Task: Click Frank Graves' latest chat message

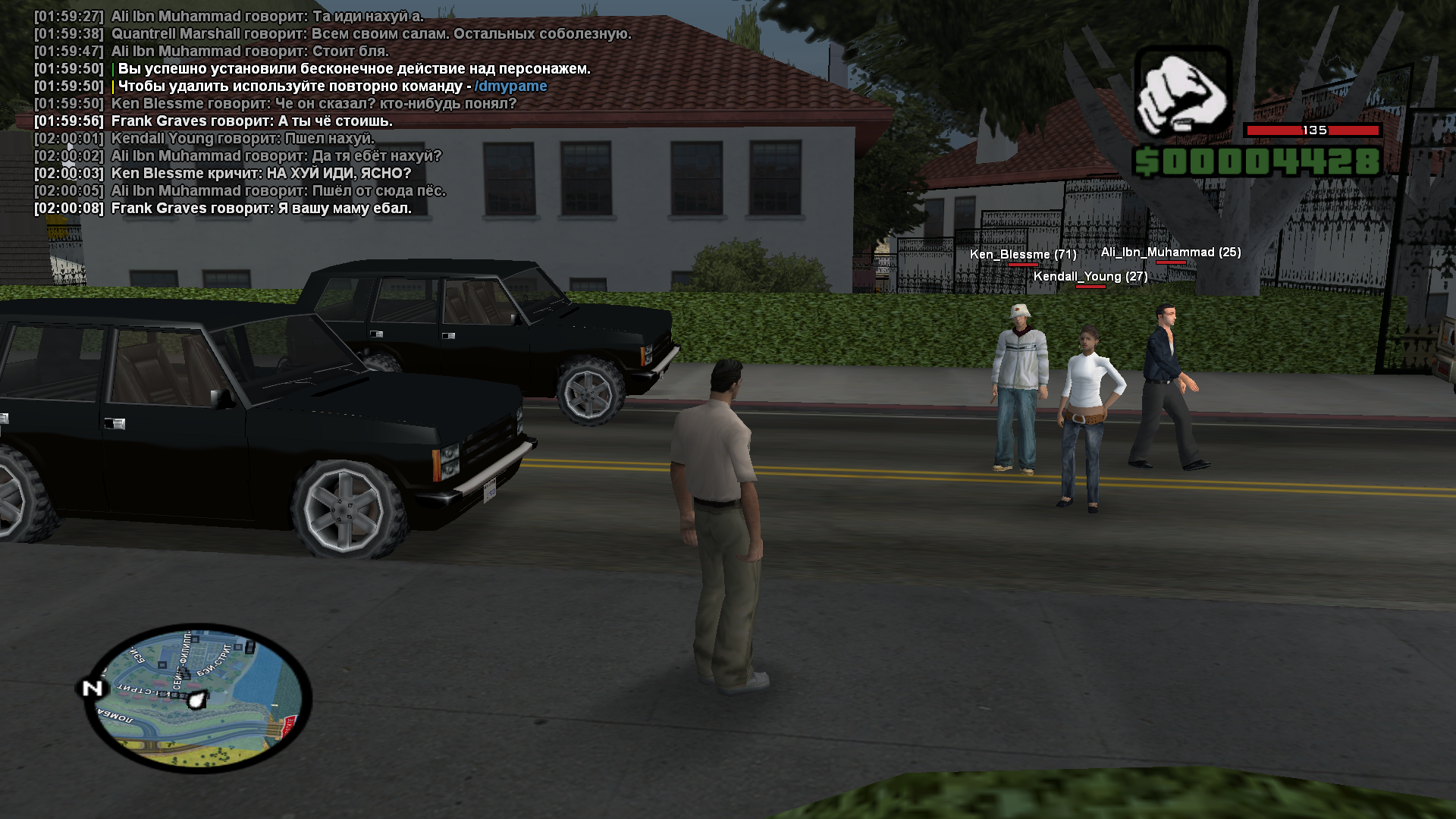Action: [x=261, y=209]
